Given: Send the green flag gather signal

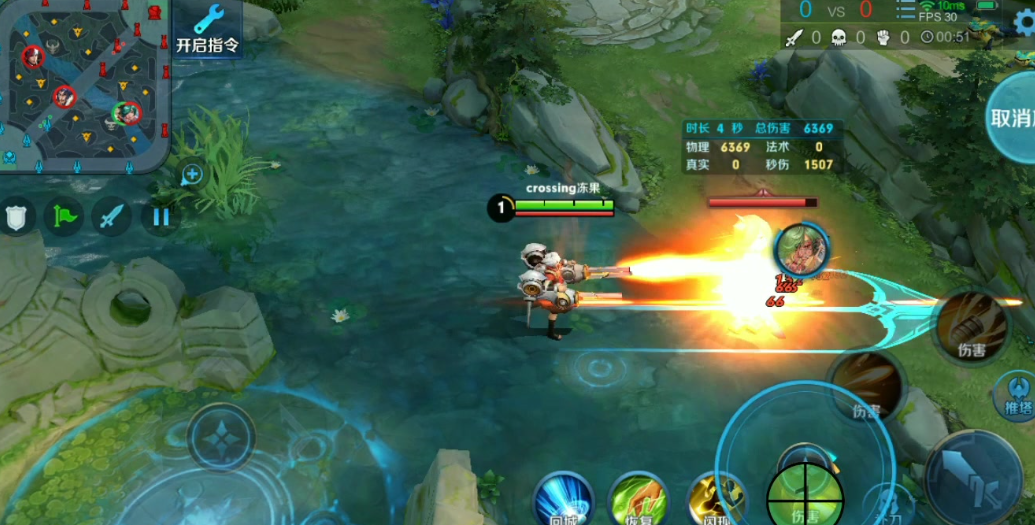Looking at the screenshot, I should pos(64,216).
